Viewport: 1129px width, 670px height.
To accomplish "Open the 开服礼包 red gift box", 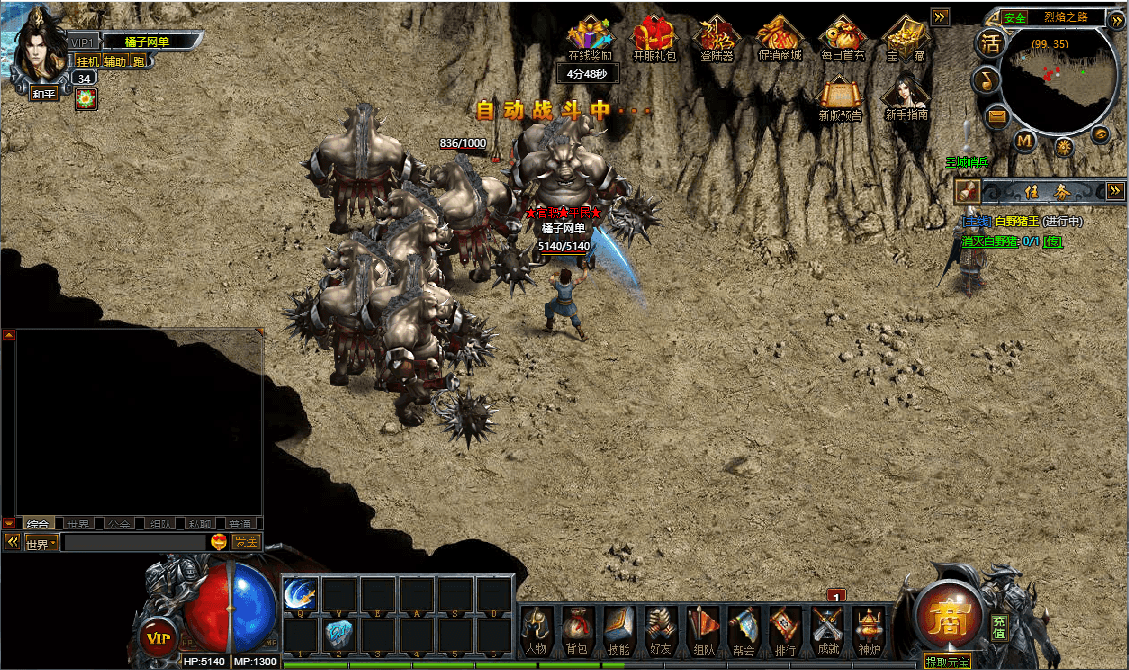I will 655,37.
